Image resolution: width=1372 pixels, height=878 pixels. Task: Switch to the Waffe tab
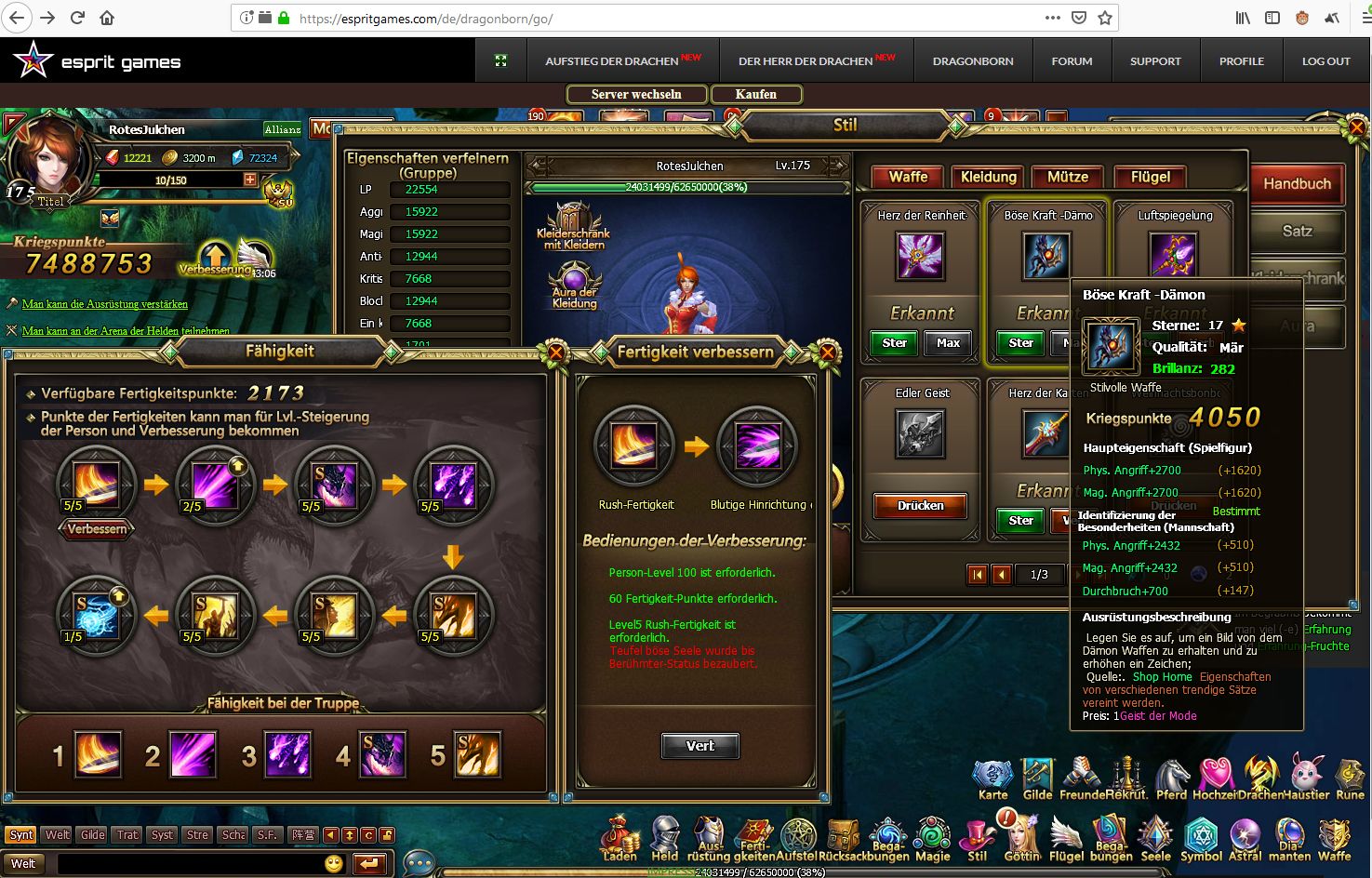pyautogui.click(x=908, y=177)
